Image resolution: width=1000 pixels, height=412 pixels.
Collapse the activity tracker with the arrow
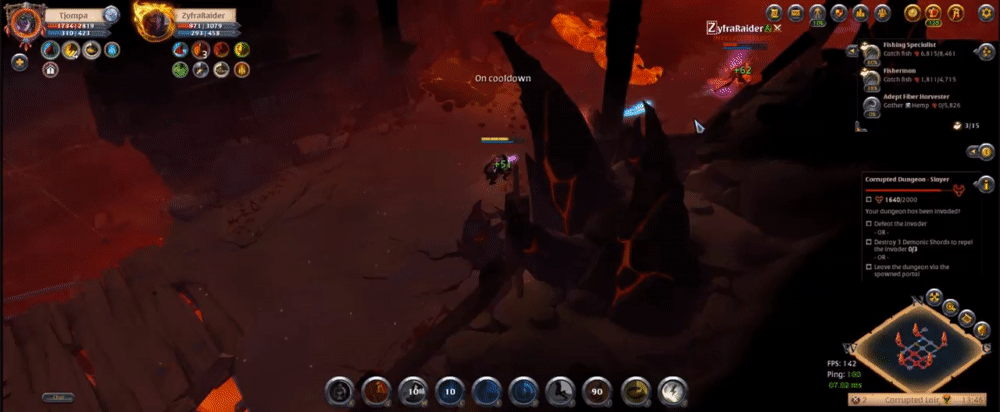pos(849,50)
